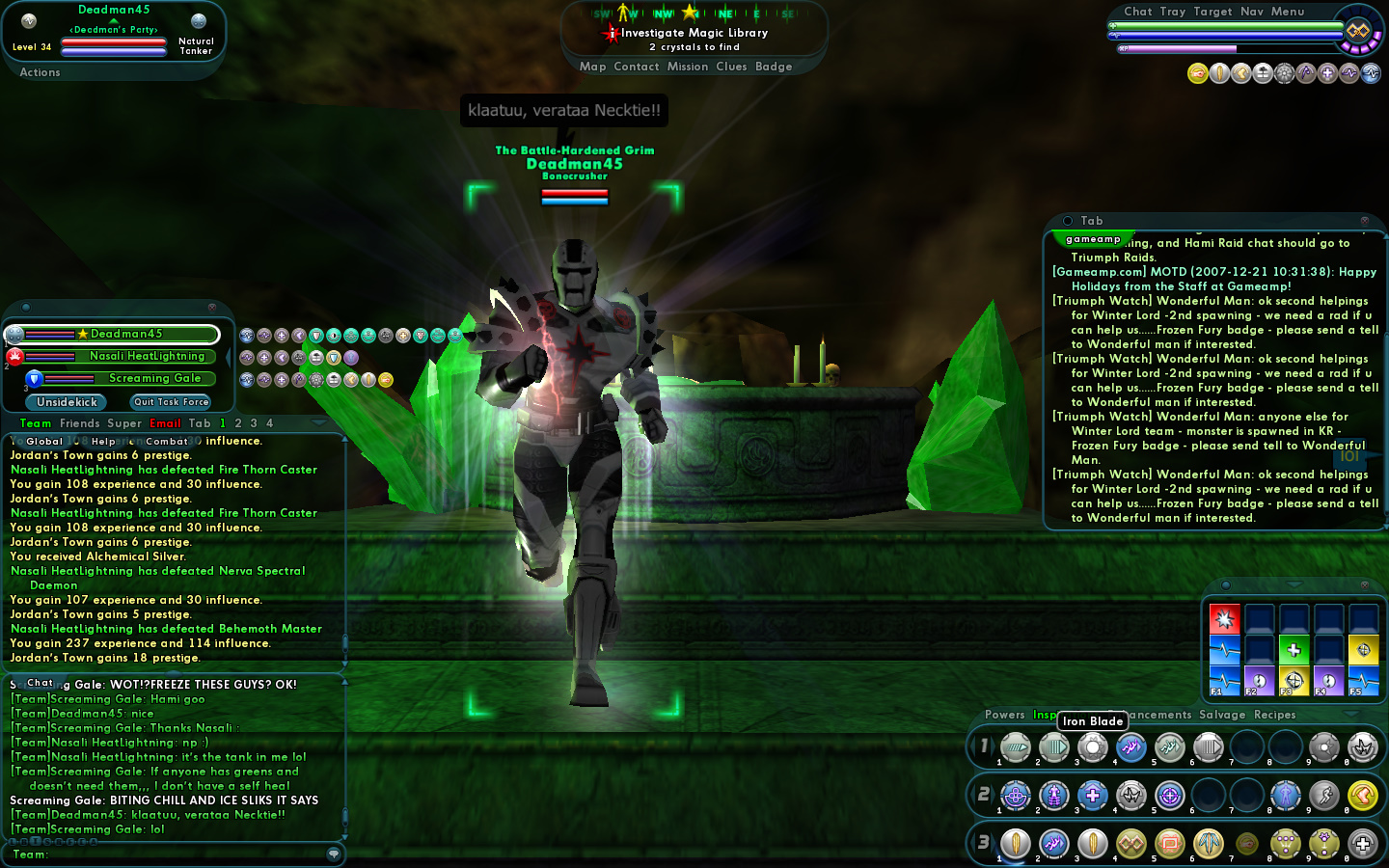The image size is (1389, 868).
Task: Show the Mission details
Action: click(687, 67)
